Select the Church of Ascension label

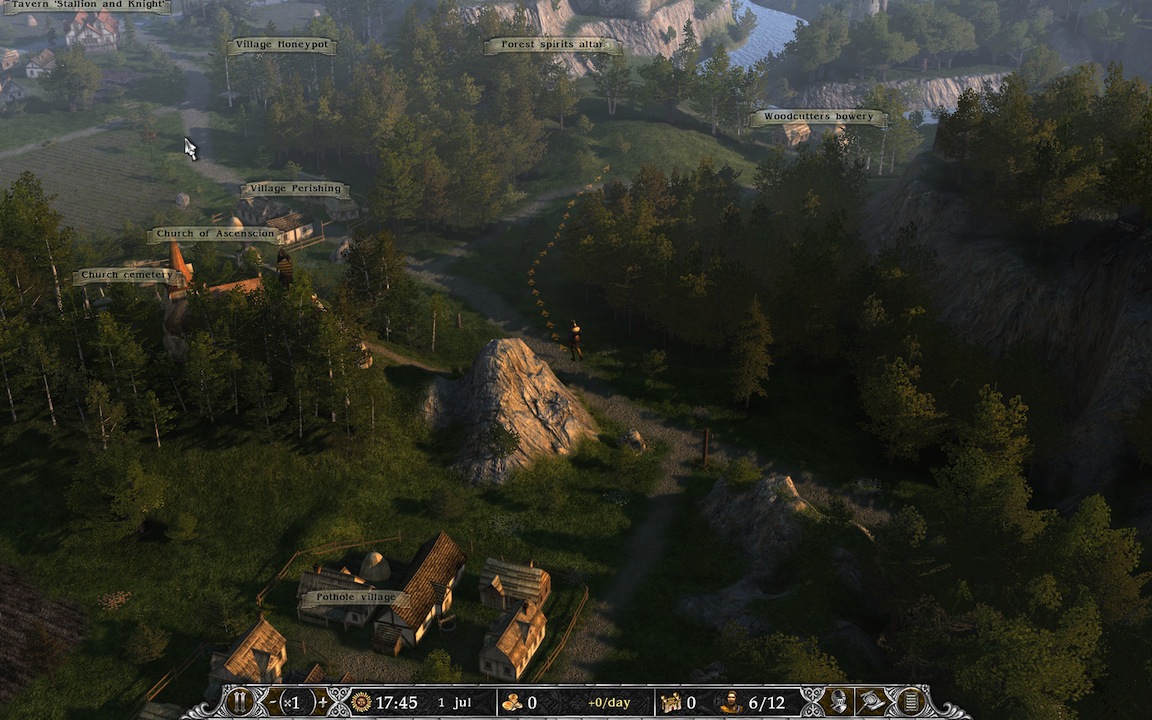tap(215, 235)
